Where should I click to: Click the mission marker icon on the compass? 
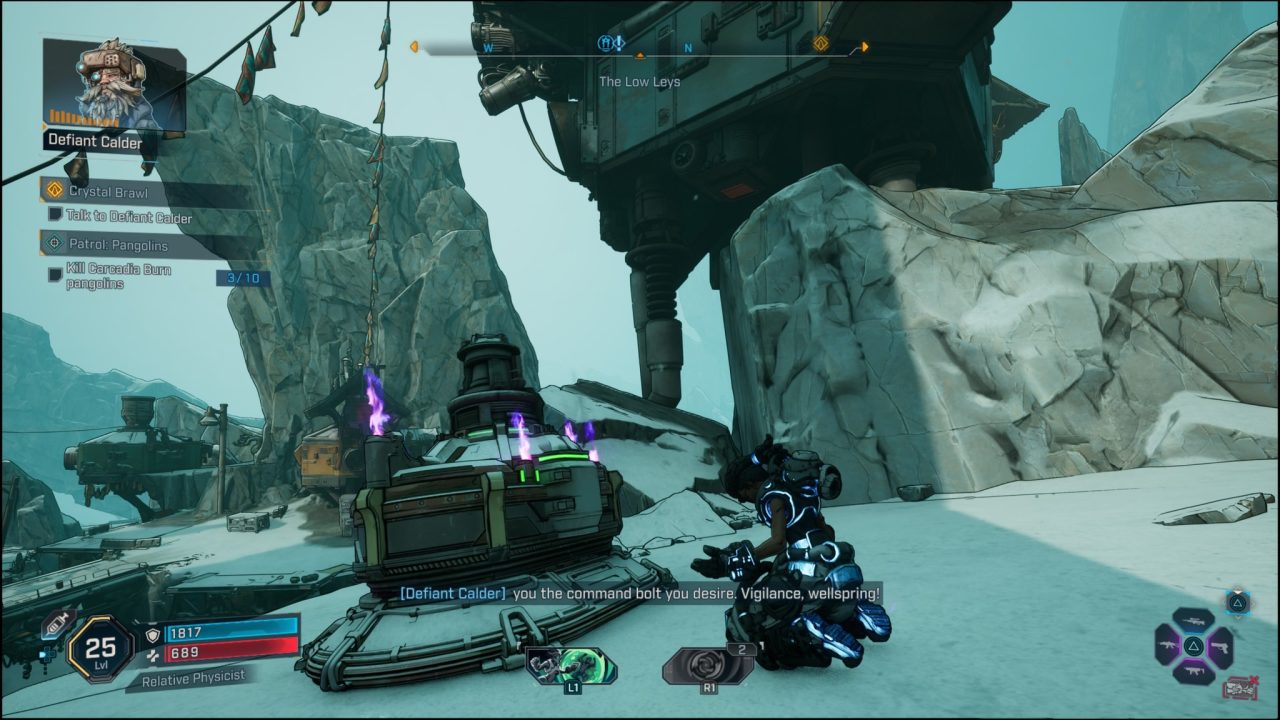(x=821, y=45)
